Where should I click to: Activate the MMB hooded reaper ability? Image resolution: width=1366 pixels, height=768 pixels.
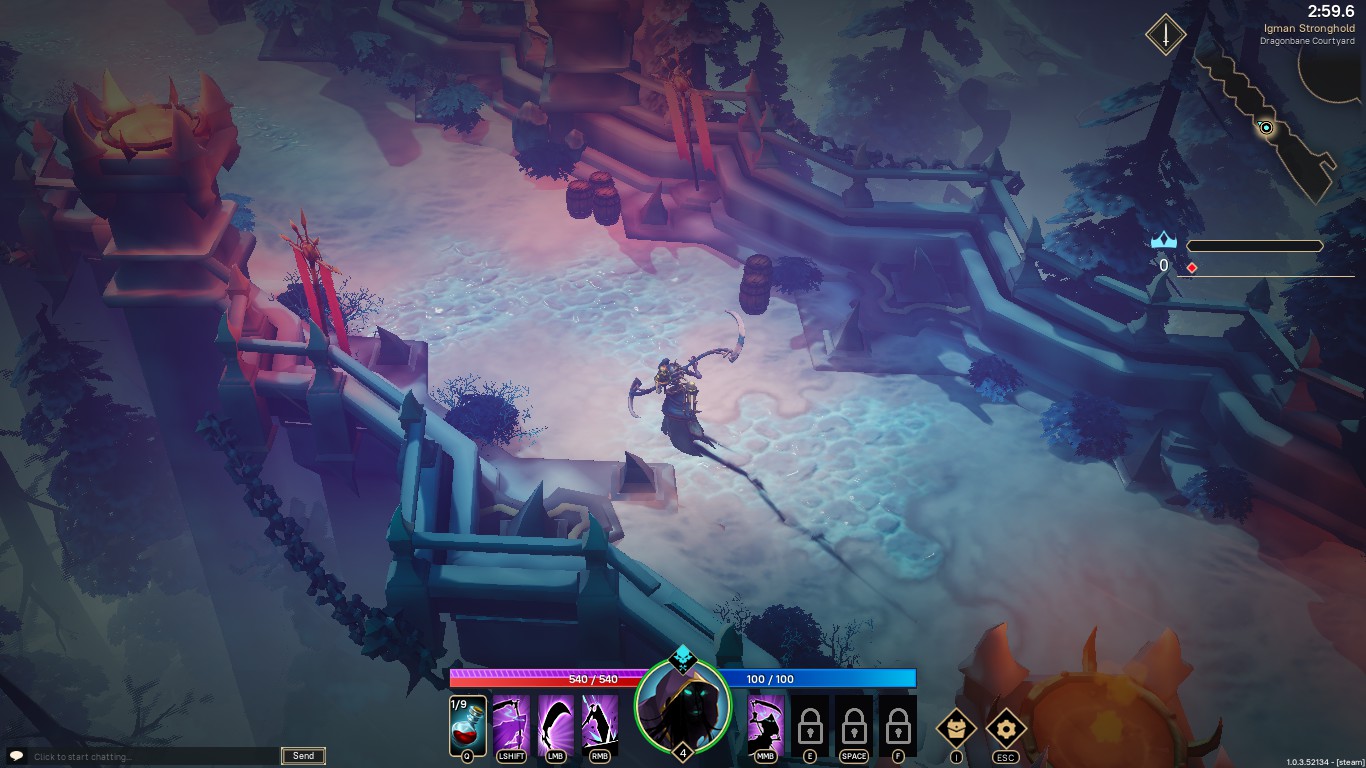(x=766, y=723)
